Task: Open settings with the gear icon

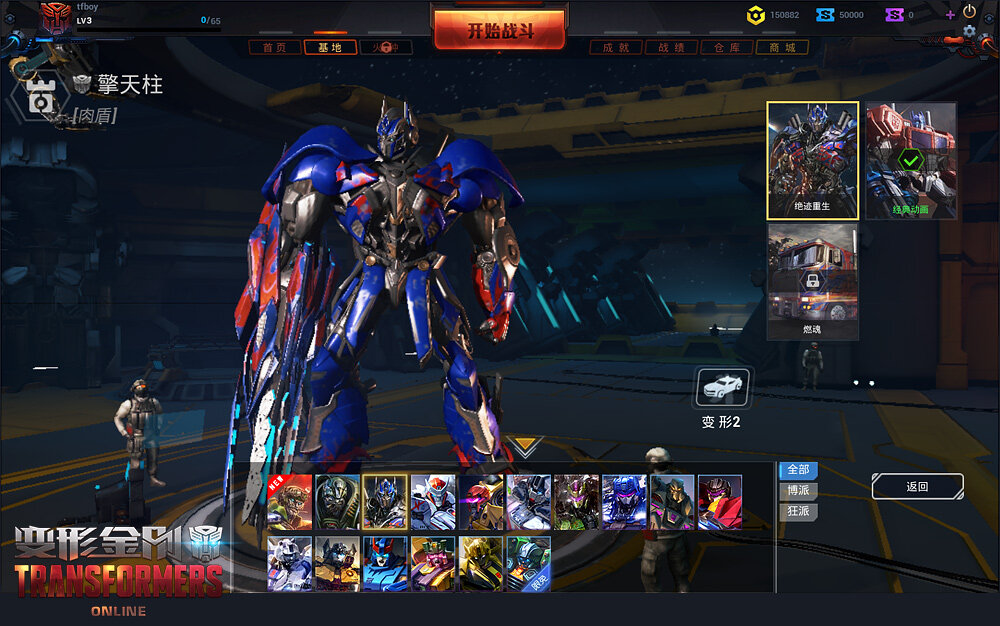Action: coord(969,31)
